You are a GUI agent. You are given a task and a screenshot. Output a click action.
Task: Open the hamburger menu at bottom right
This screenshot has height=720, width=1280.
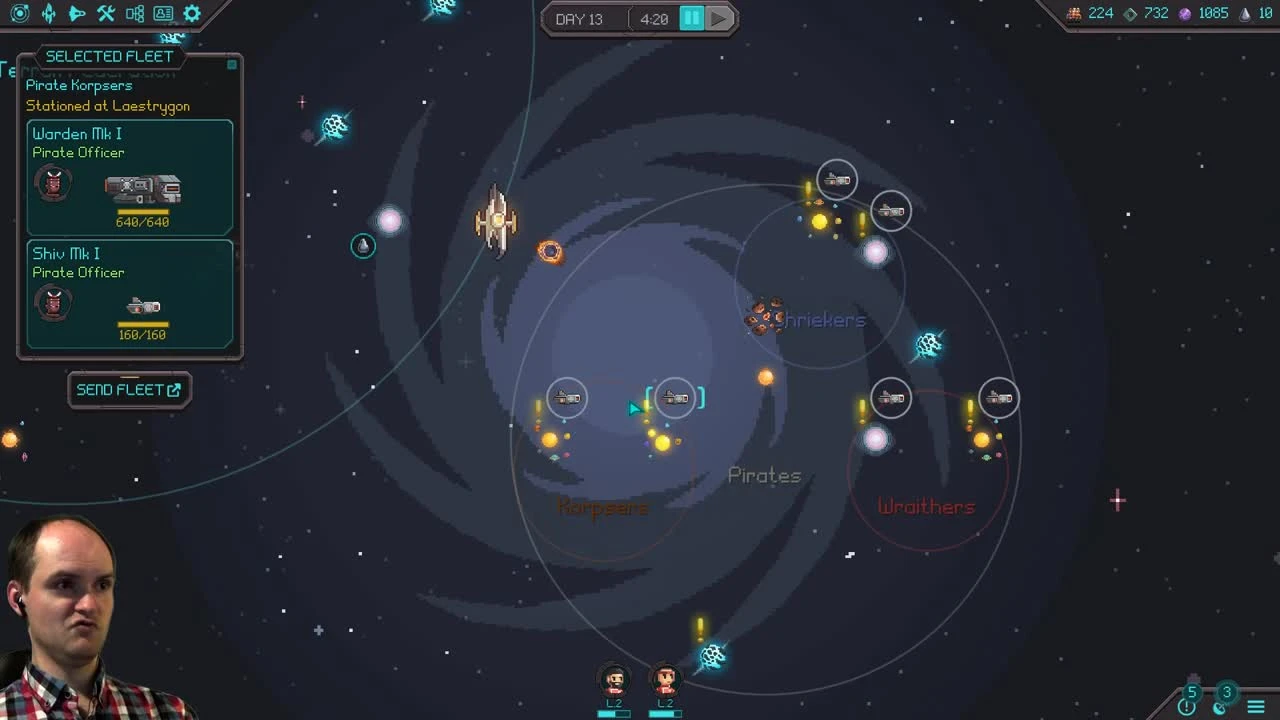coord(1256,707)
